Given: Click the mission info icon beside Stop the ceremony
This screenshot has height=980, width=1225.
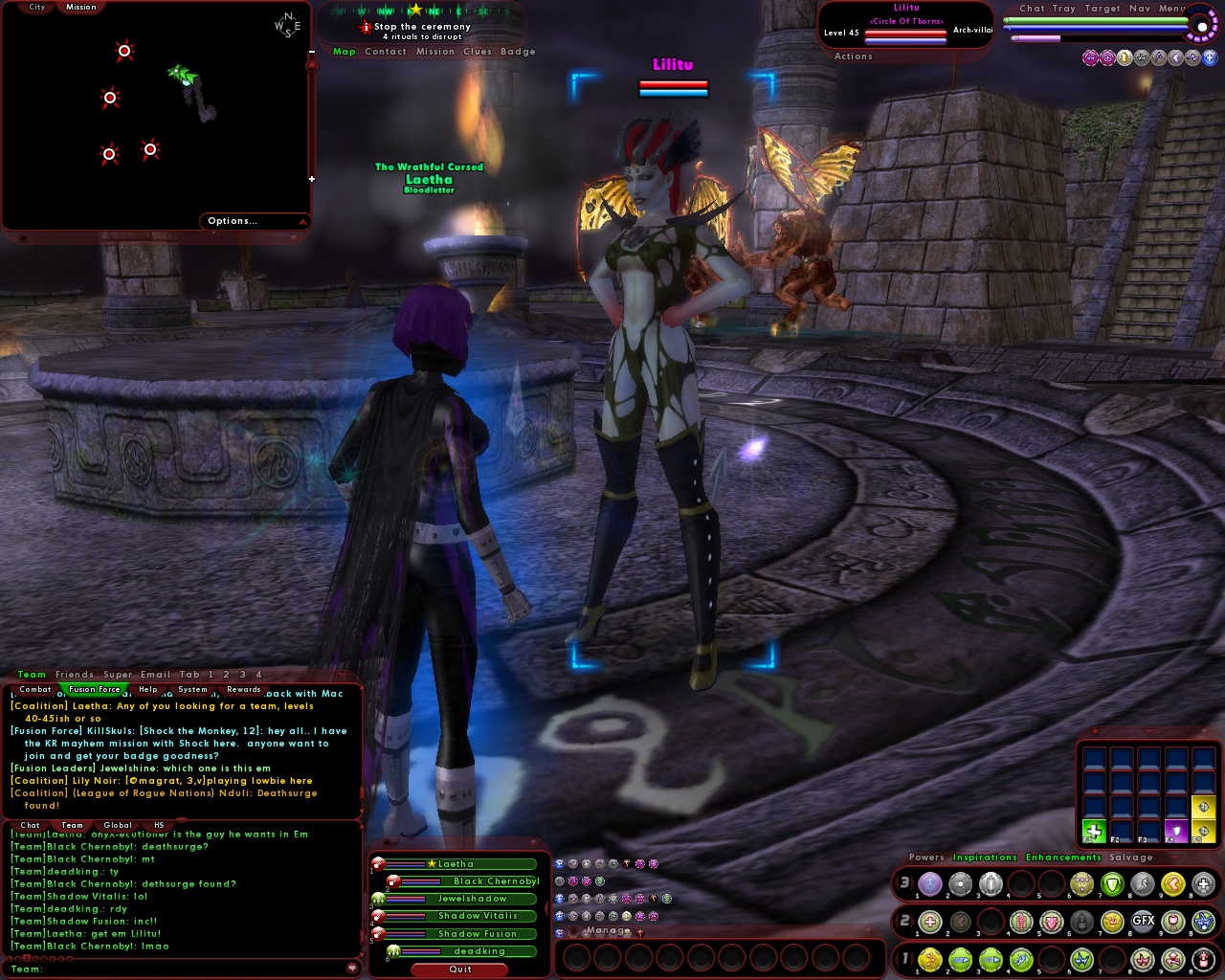Looking at the screenshot, I should [367, 27].
